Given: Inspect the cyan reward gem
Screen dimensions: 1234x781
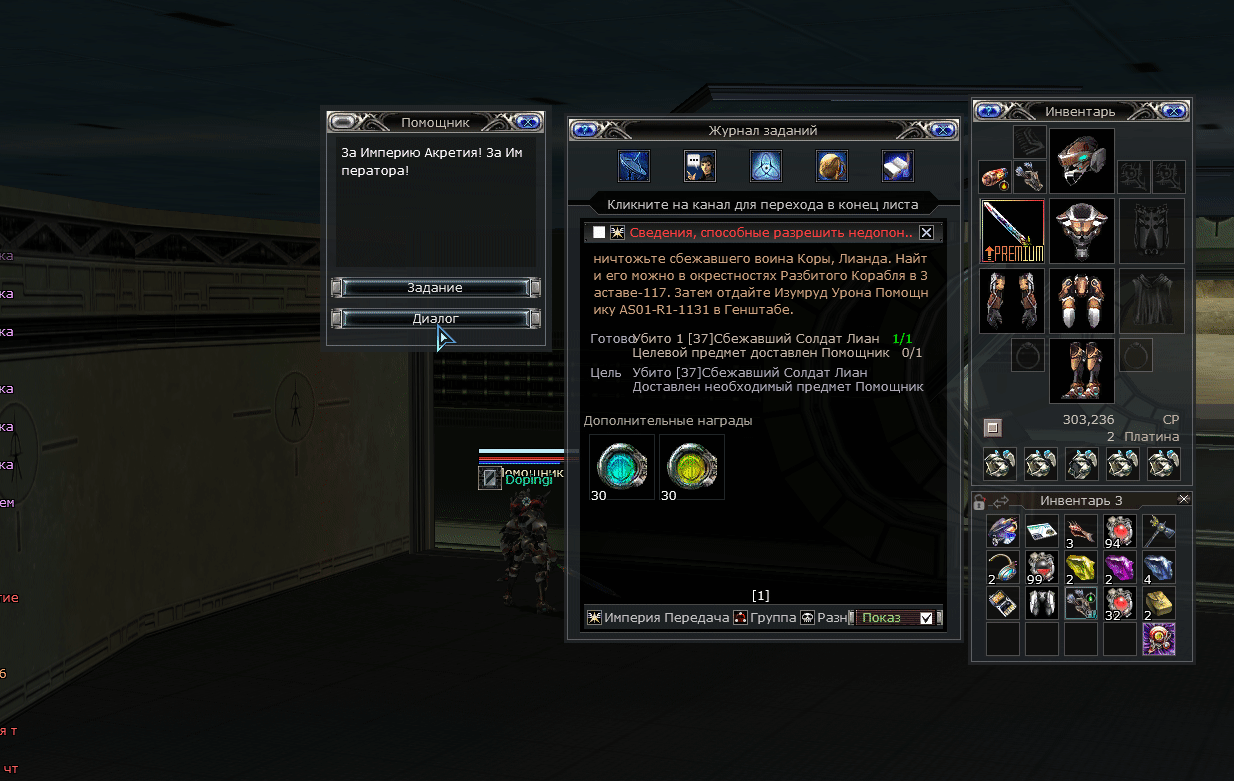Looking at the screenshot, I should tap(622, 467).
